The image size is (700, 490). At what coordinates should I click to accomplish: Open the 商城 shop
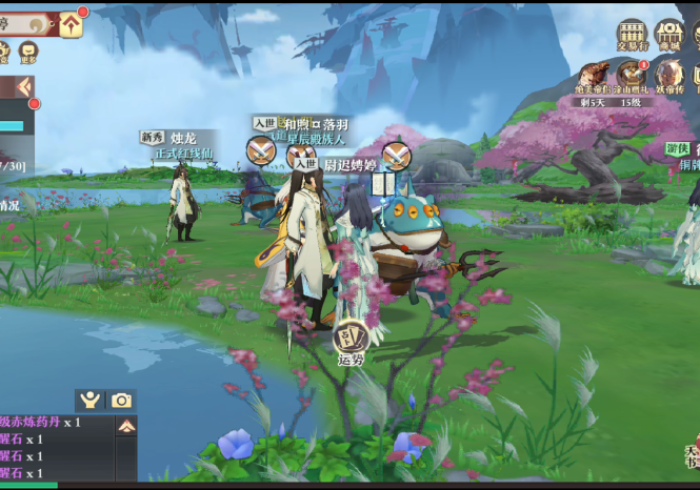click(668, 36)
